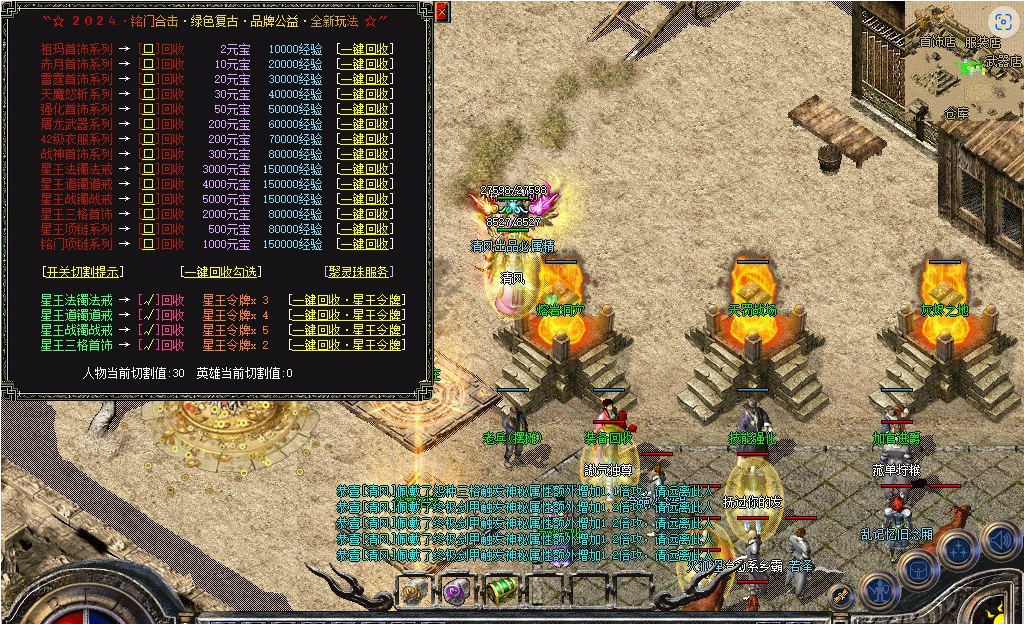The width and height of the screenshot is (1024, 624).
Task: Tick the 屠龙武器系列 recycle checkbox
Action: 148,124
